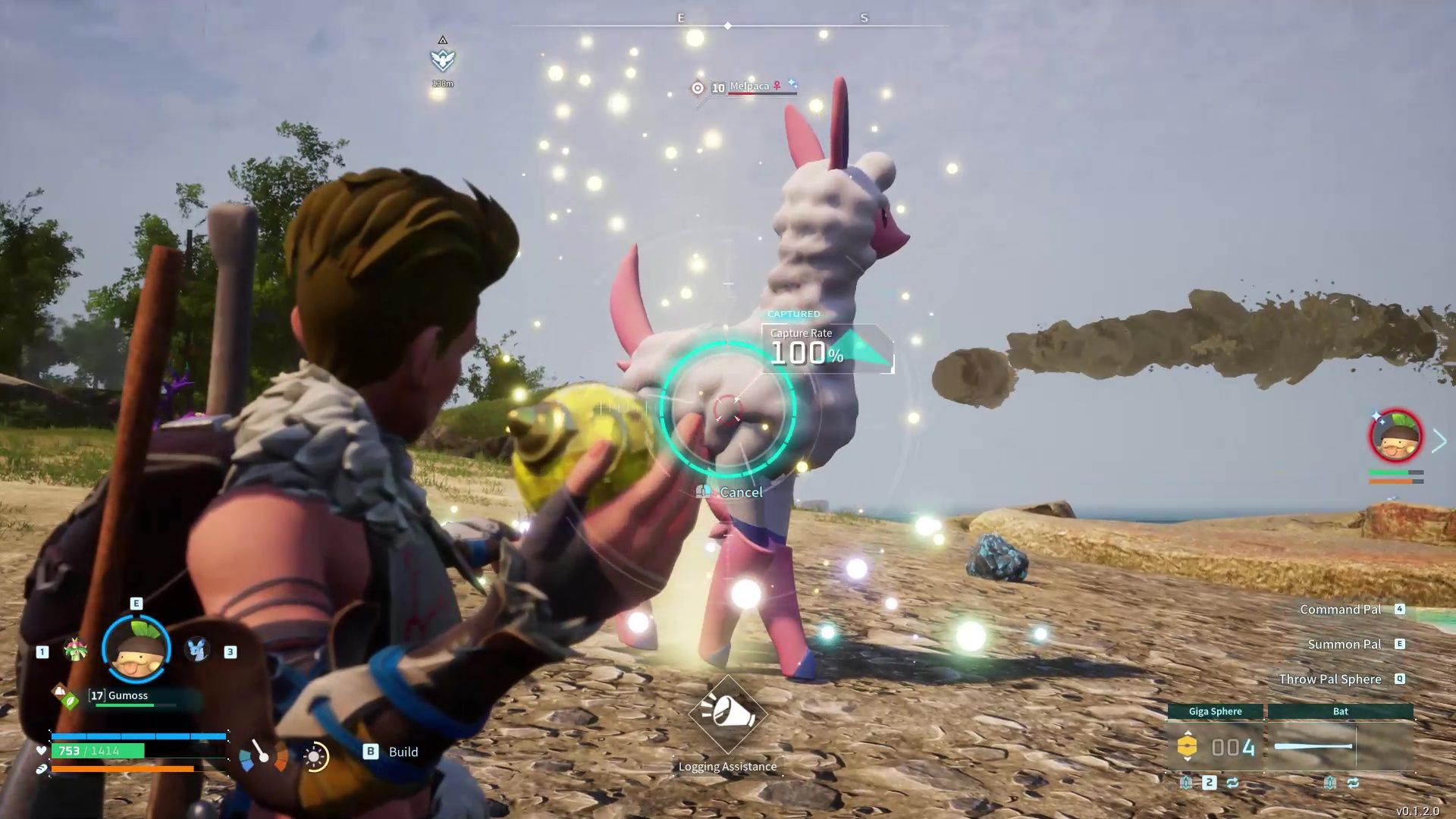Click the Build action label
Screen dimensions: 1456x819
[x=403, y=752]
